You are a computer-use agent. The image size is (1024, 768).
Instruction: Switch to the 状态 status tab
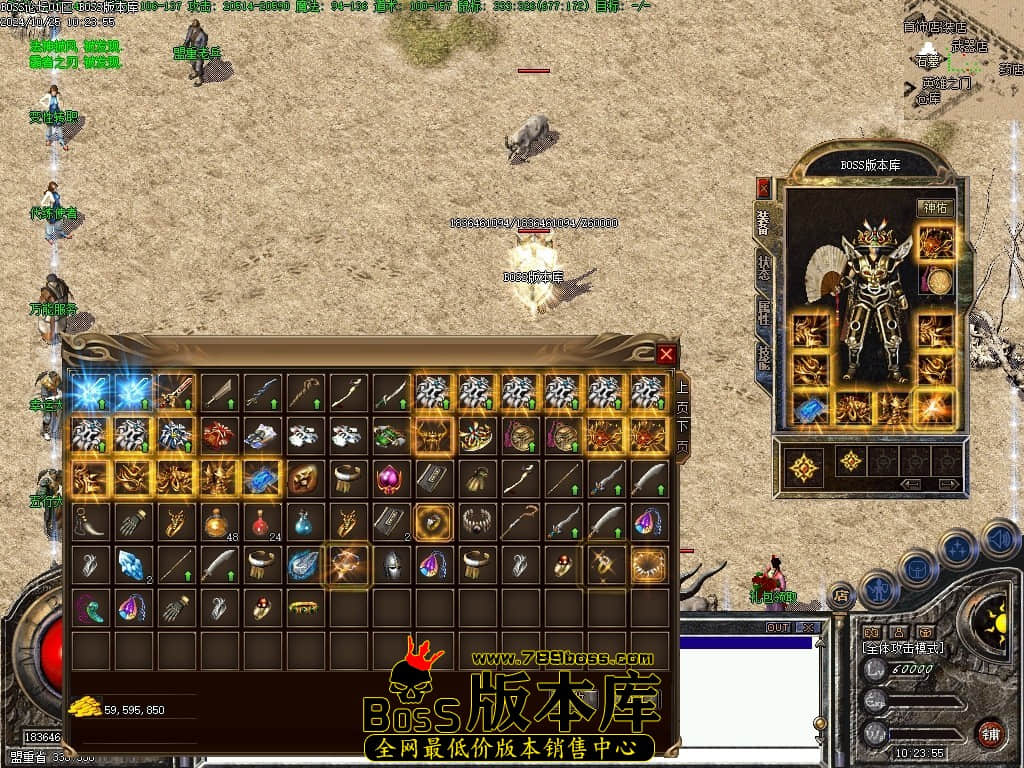(x=764, y=268)
